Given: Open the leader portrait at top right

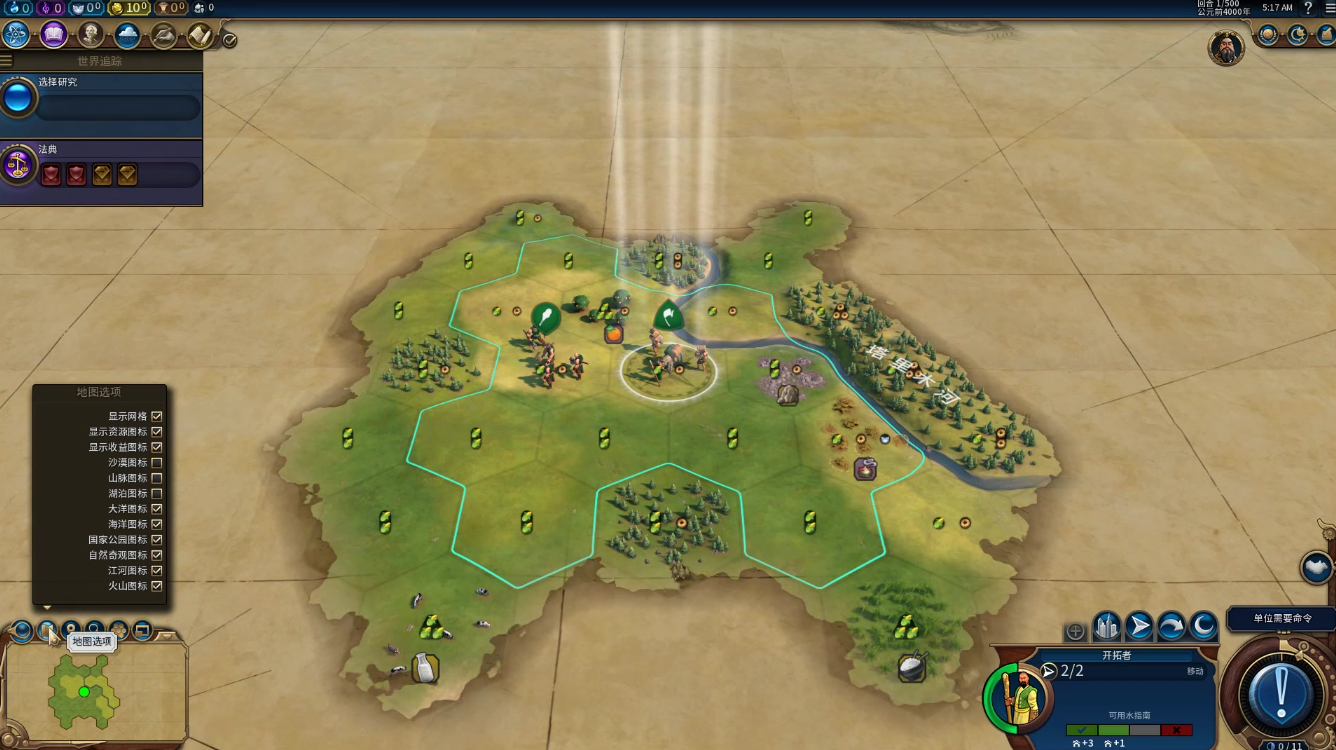Looking at the screenshot, I should (x=1226, y=47).
